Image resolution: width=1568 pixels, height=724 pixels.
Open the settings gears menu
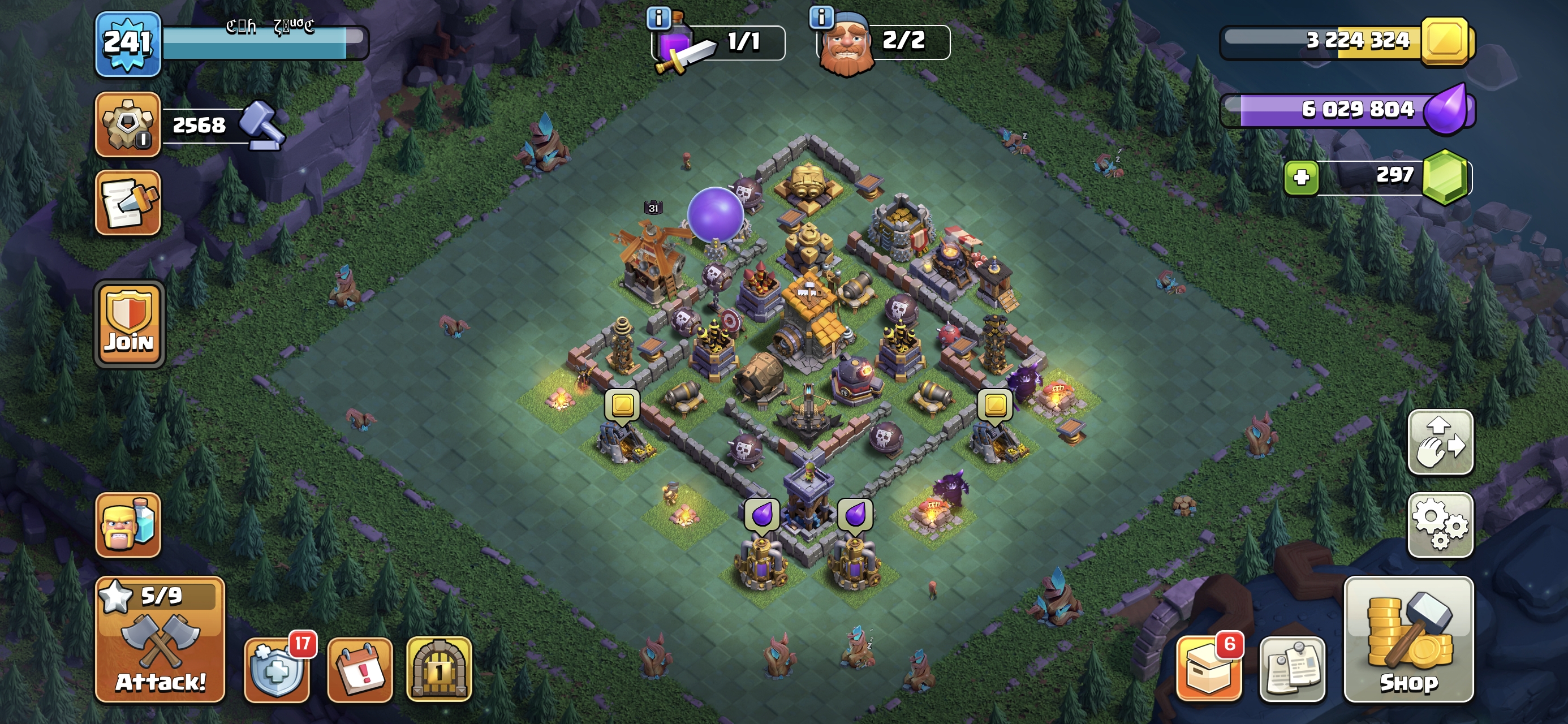coord(1440,524)
